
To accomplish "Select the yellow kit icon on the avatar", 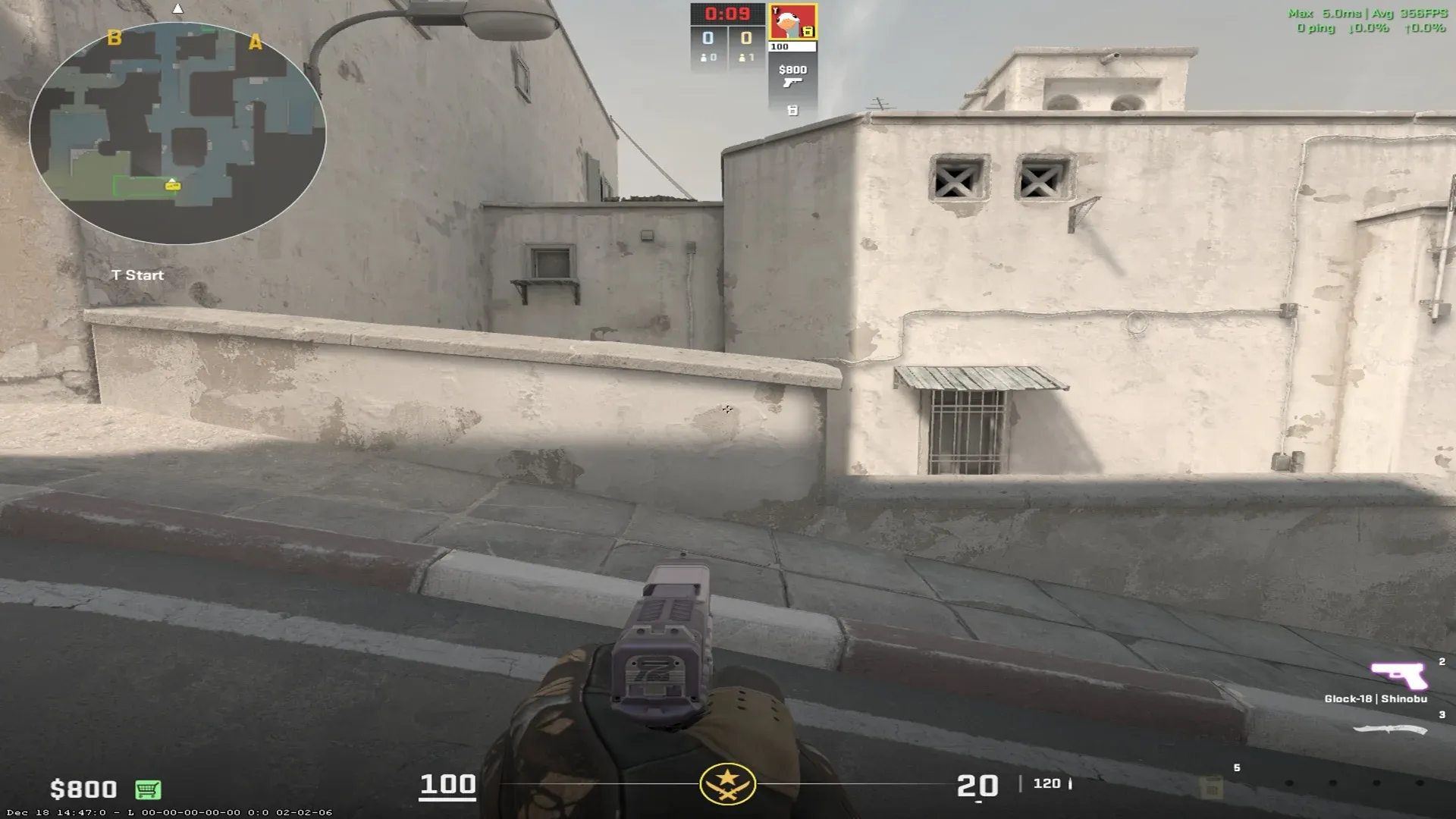I will [x=808, y=32].
